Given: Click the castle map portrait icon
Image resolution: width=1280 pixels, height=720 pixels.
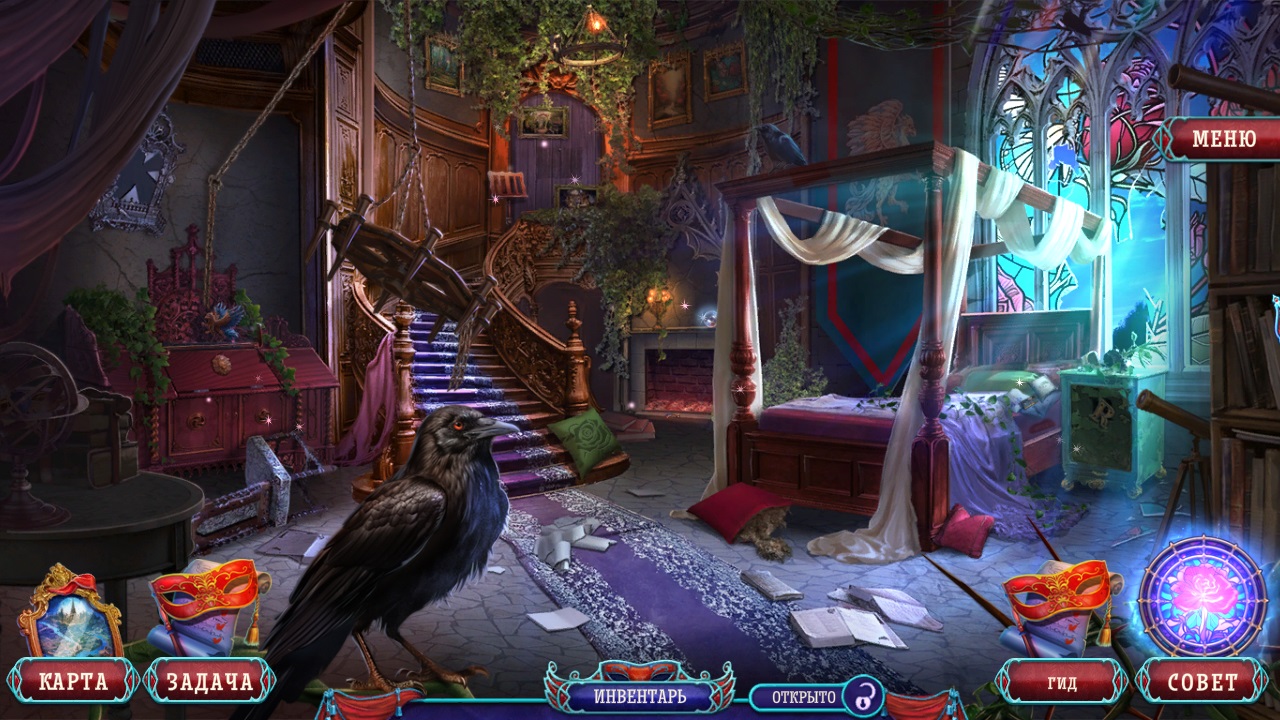Looking at the screenshot, I should [x=70, y=612].
